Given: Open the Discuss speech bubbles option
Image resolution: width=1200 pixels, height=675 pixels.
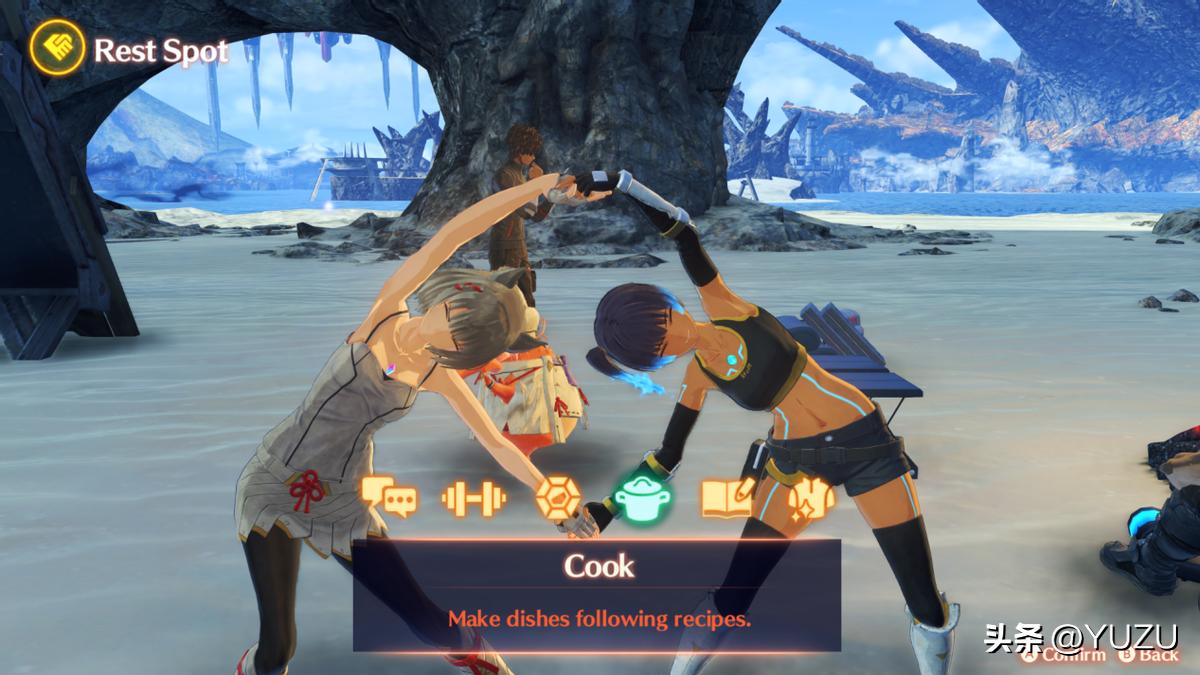Looking at the screenshot, I should pyautogui.click(x=389, y=496).
